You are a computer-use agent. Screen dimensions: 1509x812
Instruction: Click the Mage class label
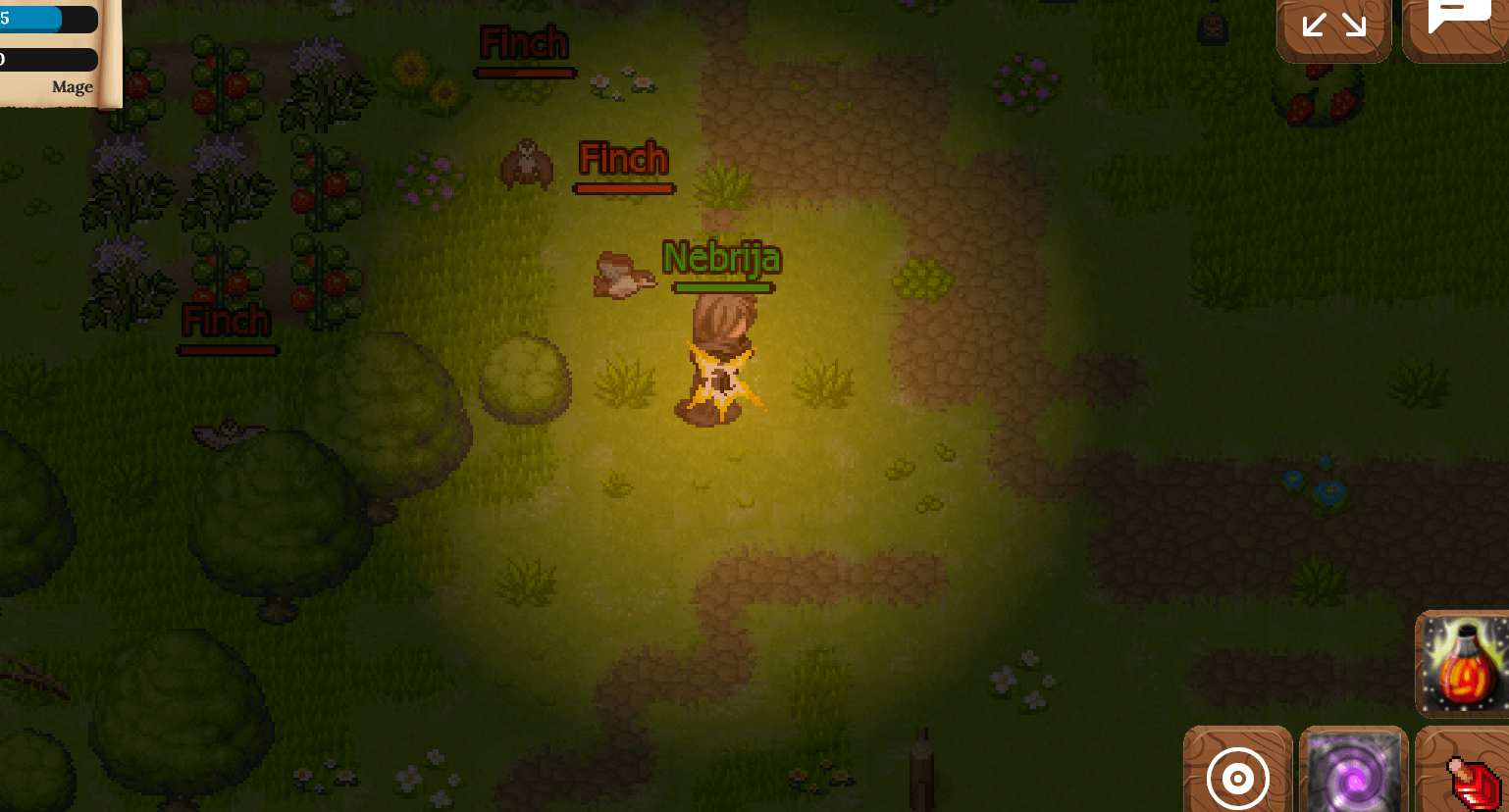coord(71,86)
